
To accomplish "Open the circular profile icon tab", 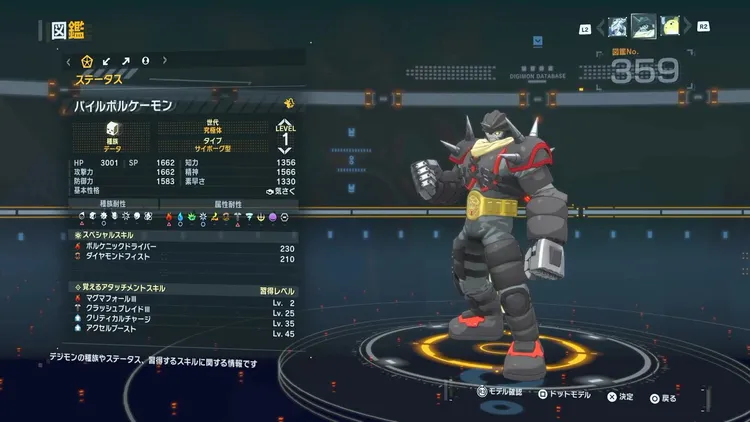I will [146, 61].
